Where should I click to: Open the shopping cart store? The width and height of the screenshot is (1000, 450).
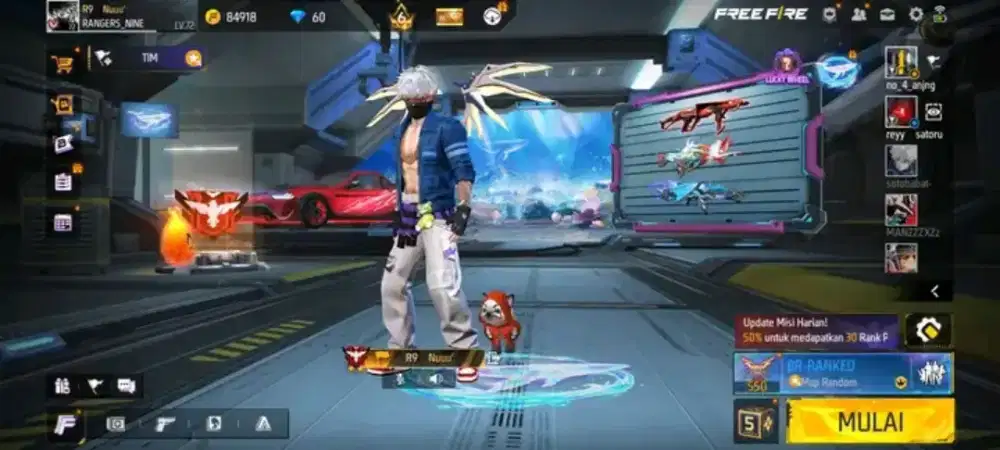click(63, 63)
